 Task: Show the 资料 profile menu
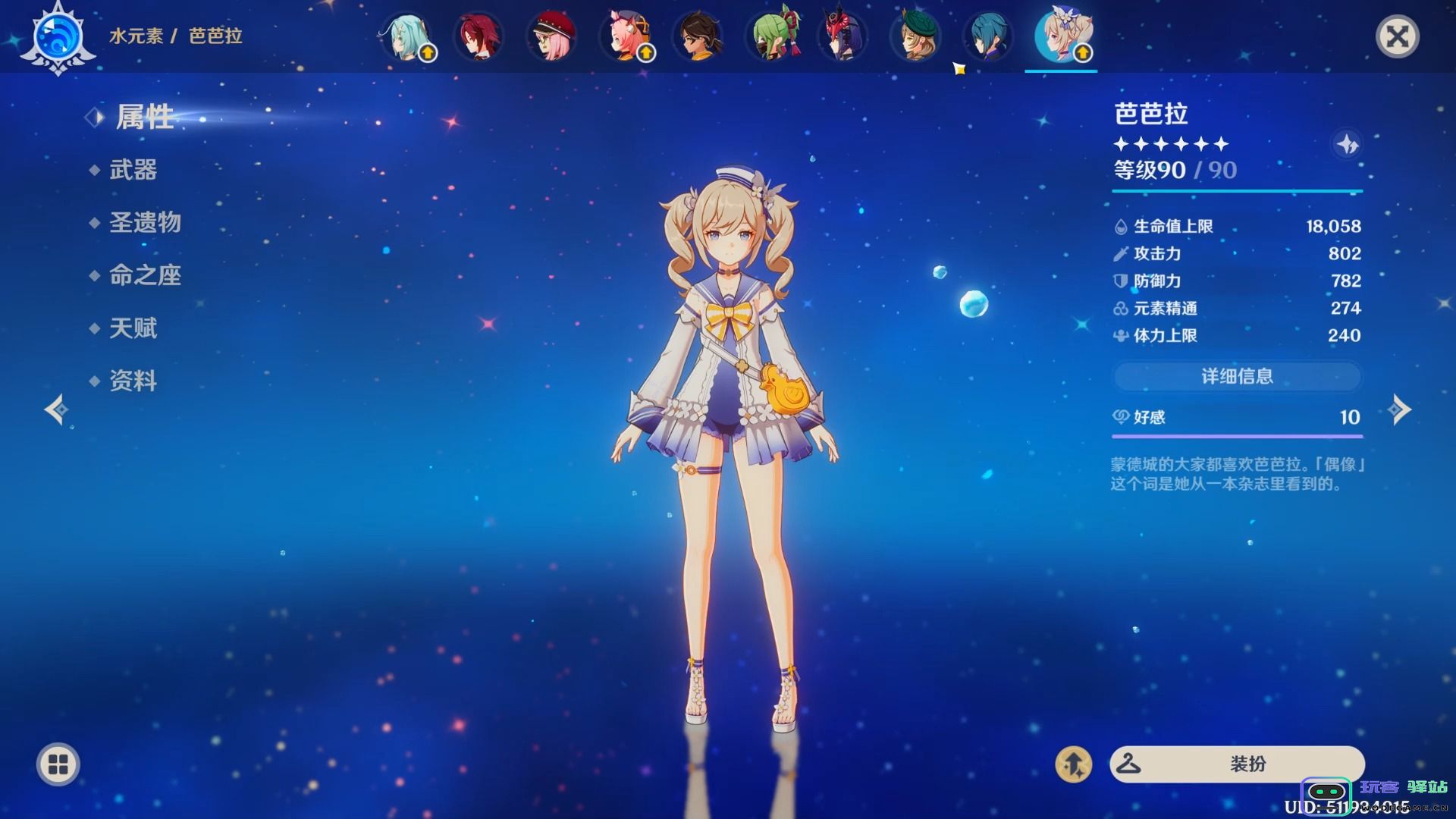point(133,381)
